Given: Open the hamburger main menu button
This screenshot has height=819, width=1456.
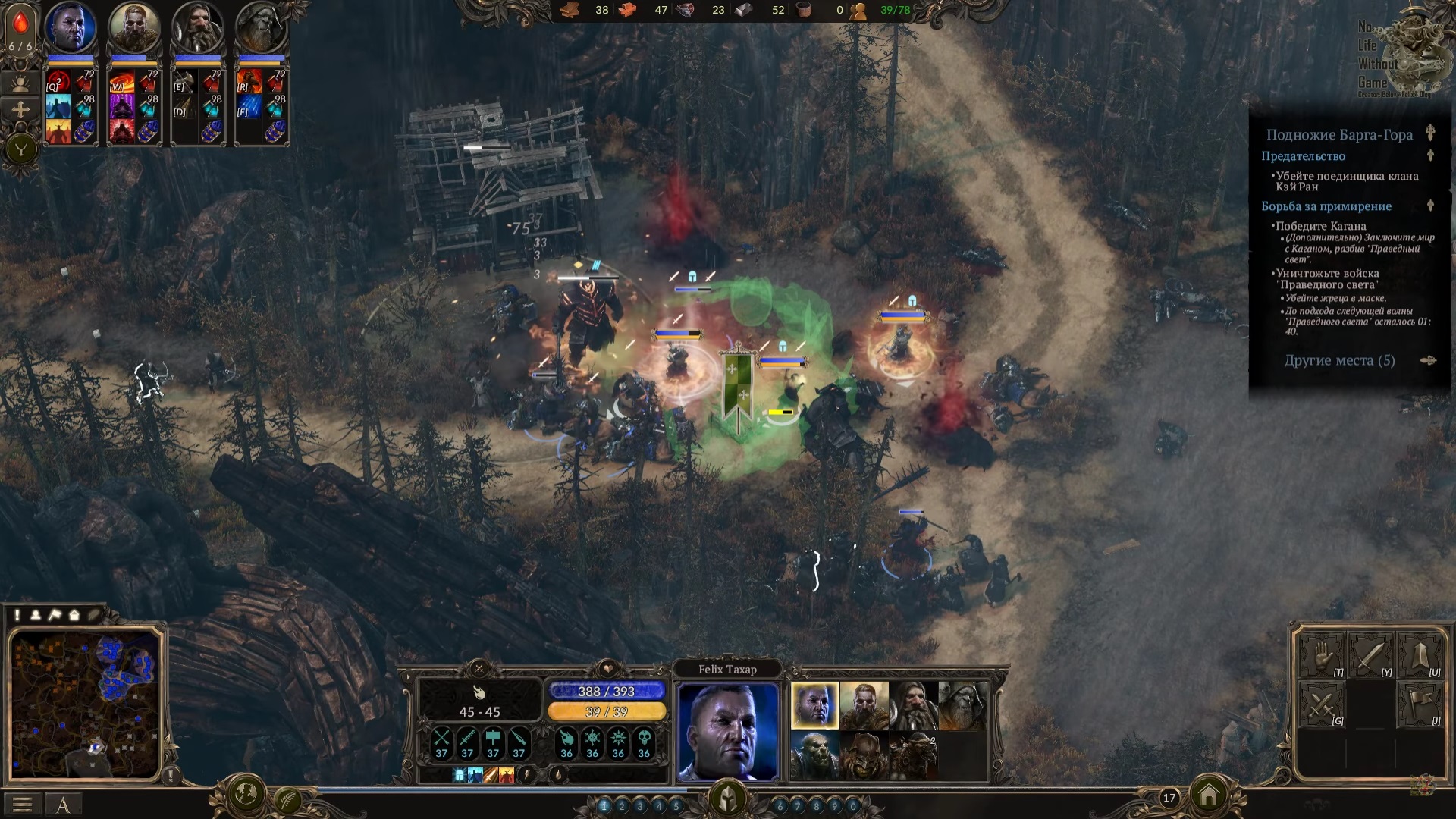Looking at the screenshot, I should pyautogui.click(x=22, y=805).
